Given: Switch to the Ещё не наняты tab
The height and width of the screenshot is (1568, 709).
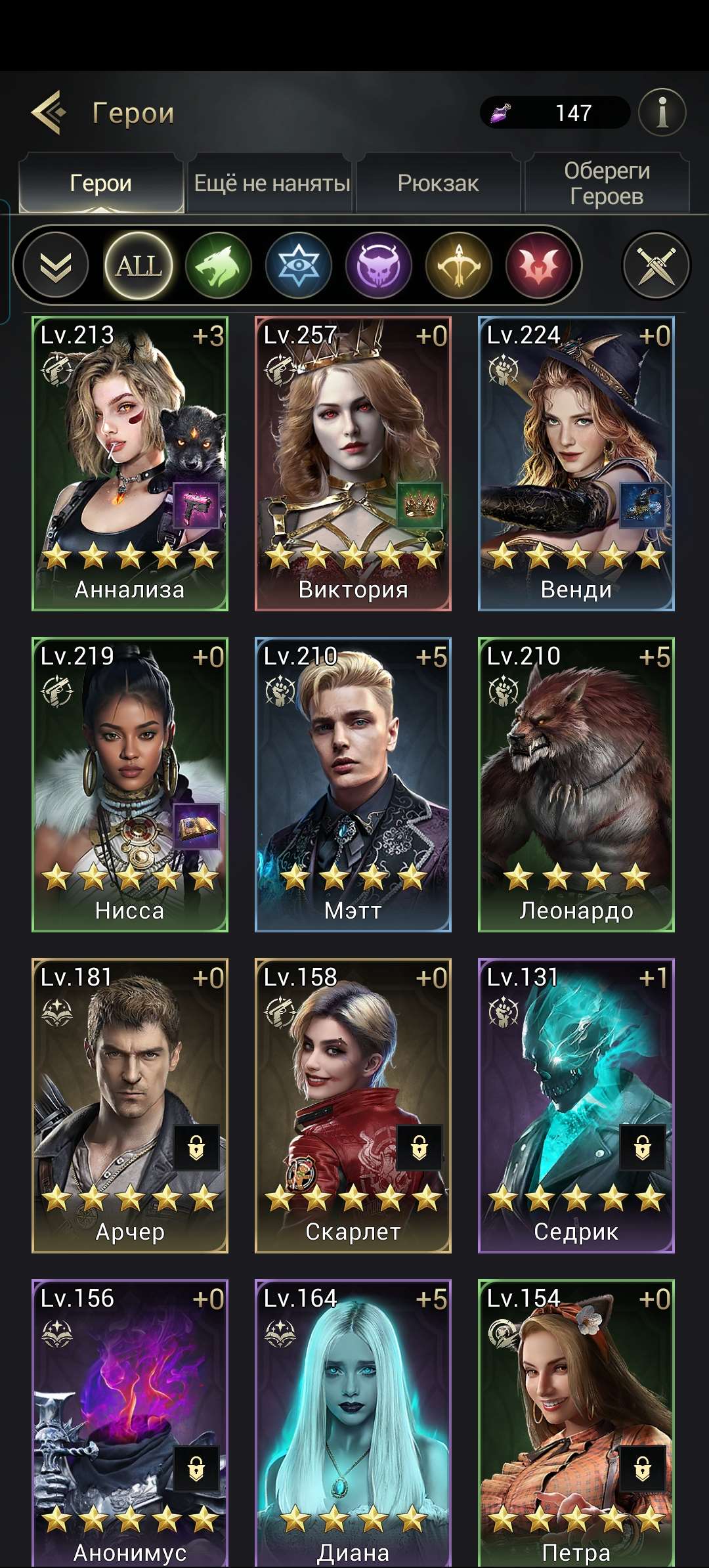Looking at the screenshot, I should (x=272, y=183).
